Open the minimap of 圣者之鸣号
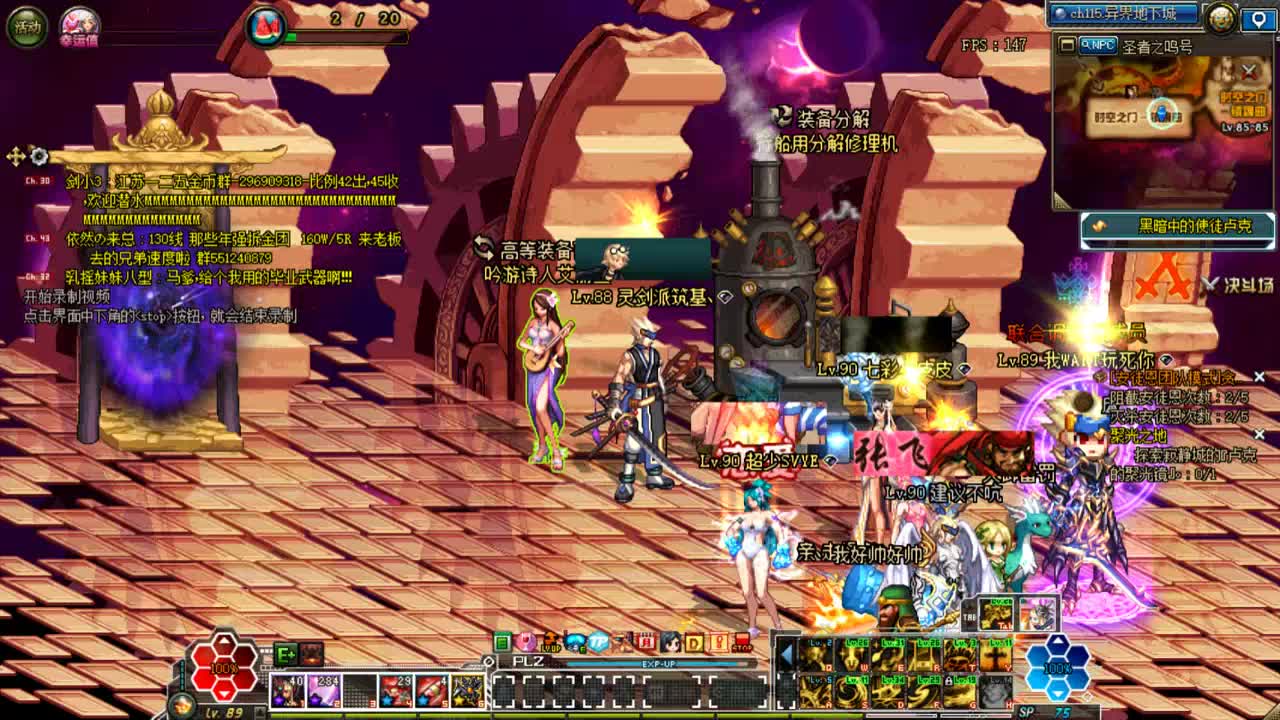 (x=1161, y=120)
